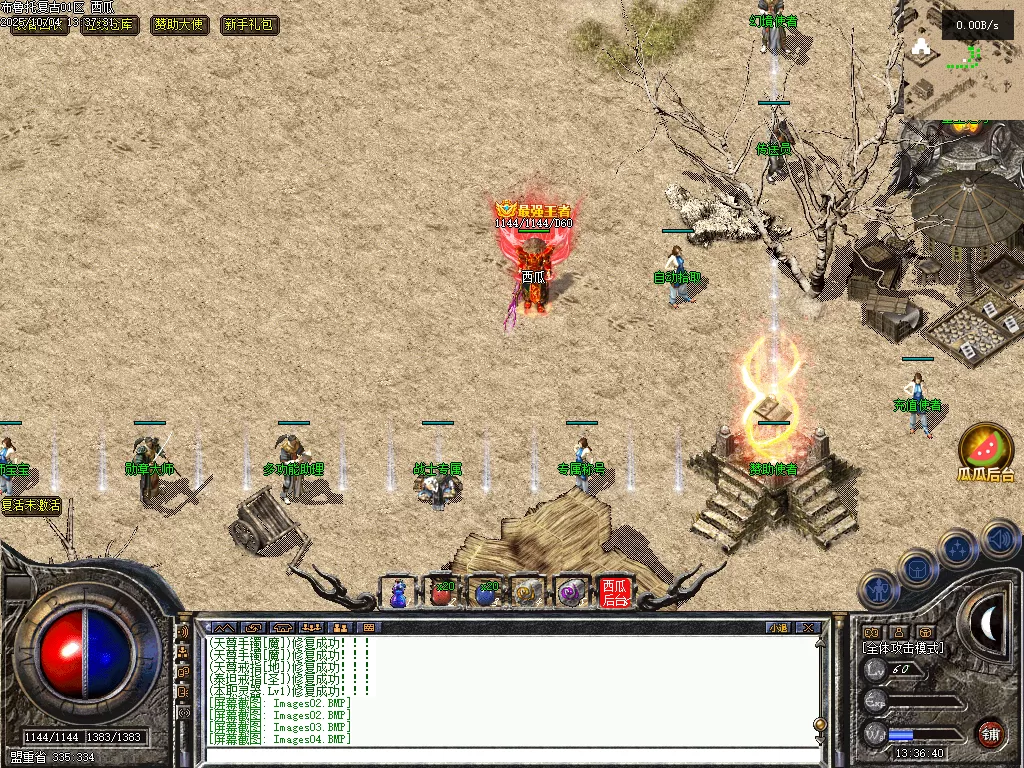The width and height of the screenshot is (1024, 768).
Task: Claim the 新手礼包 newbie gift pack
Action: (x=249, y=25)
